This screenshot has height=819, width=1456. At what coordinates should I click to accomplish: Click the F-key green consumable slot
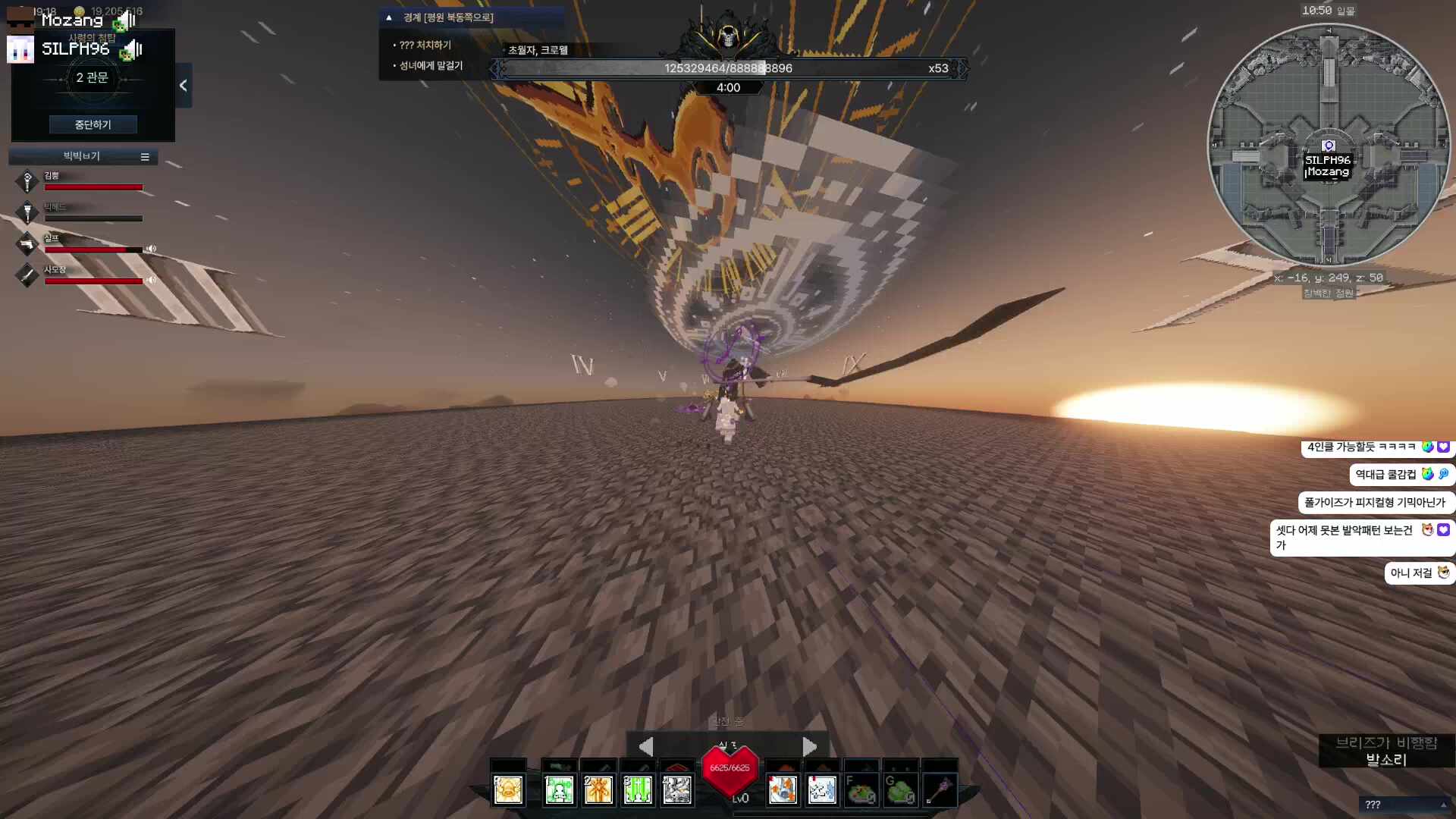pos(861,789)
